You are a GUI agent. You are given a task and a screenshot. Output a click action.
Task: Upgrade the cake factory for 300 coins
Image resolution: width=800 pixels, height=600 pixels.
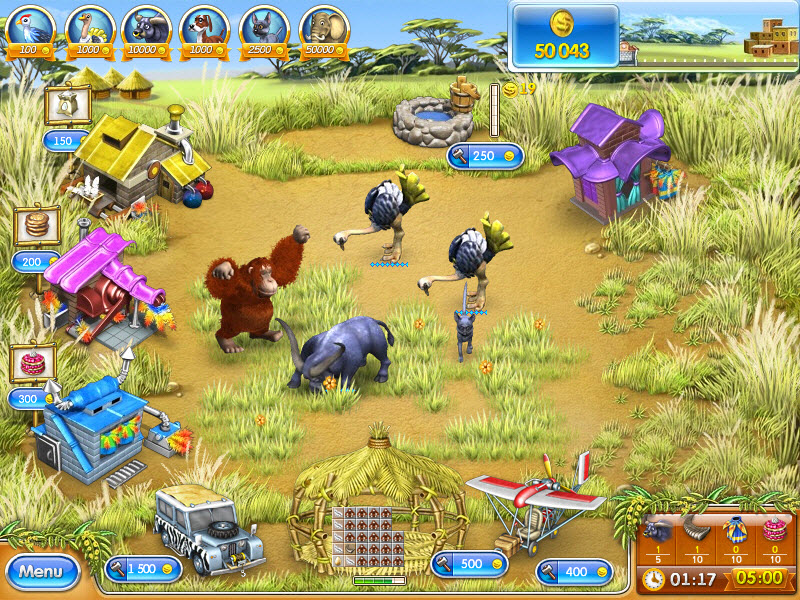point(33,398)
